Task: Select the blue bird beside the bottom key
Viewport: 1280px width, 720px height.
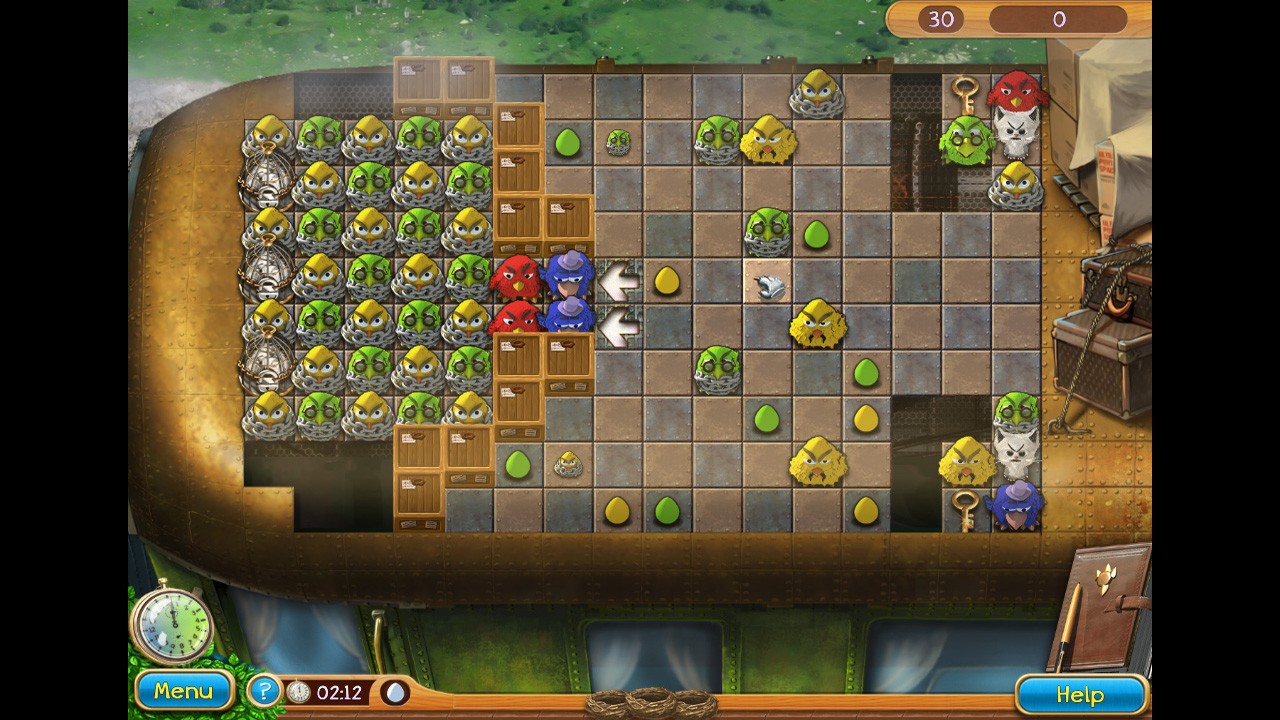Action: 1015,503
